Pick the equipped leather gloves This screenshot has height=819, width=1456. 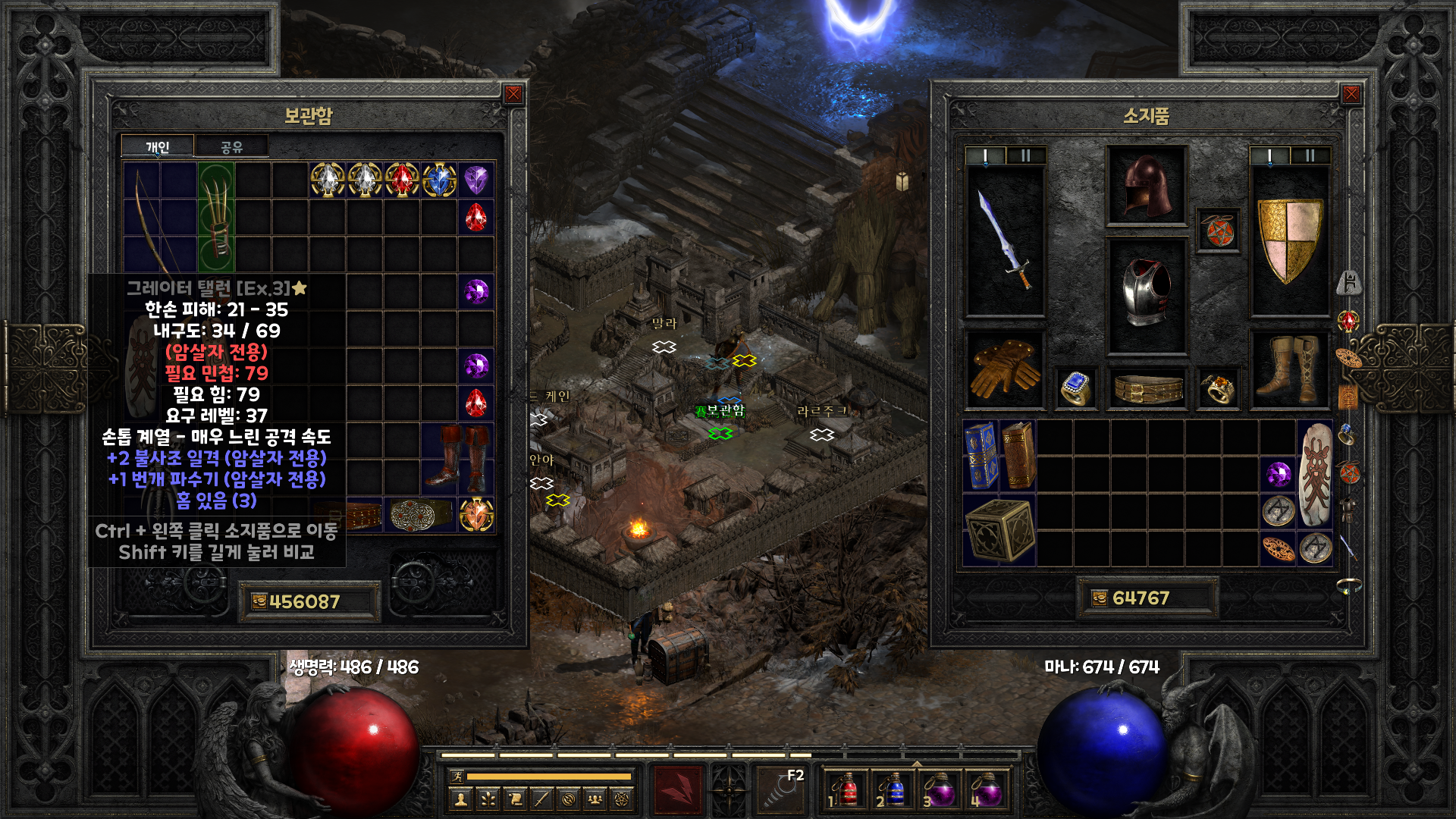1005,369
